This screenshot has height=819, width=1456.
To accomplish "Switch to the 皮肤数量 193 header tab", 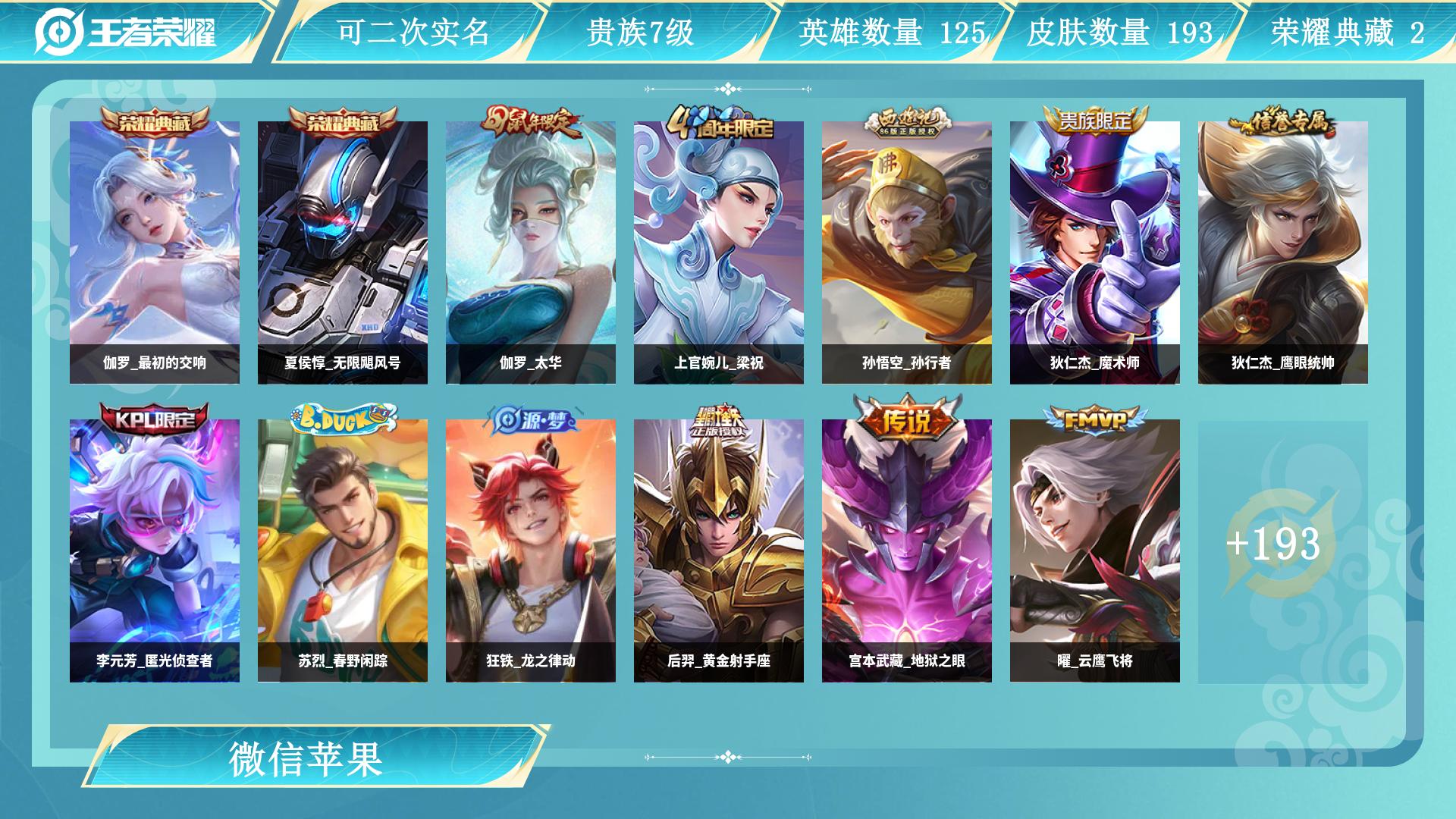I will pyautogui.click(x=1119, y=32).
